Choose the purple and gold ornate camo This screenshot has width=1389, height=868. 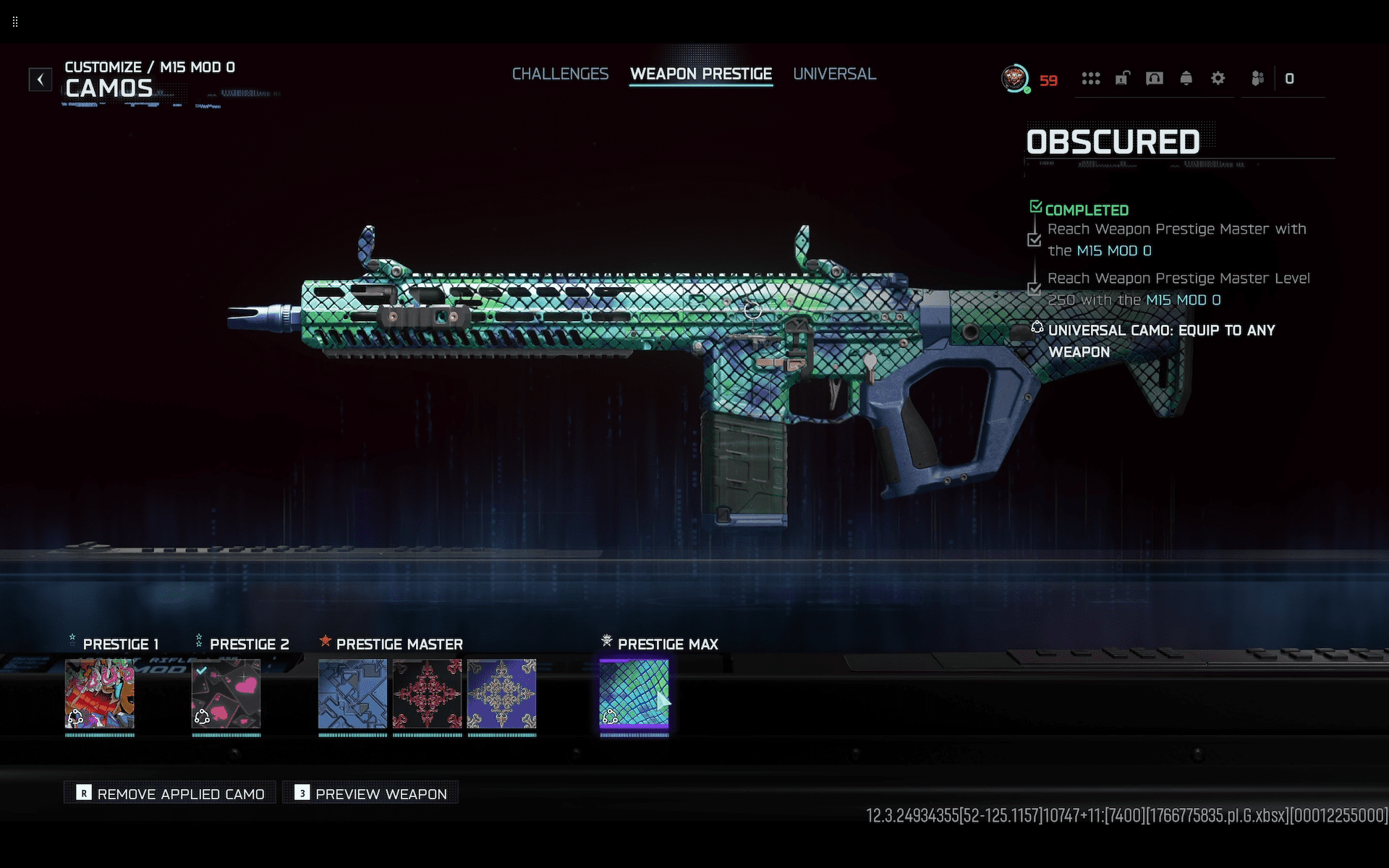501,693
